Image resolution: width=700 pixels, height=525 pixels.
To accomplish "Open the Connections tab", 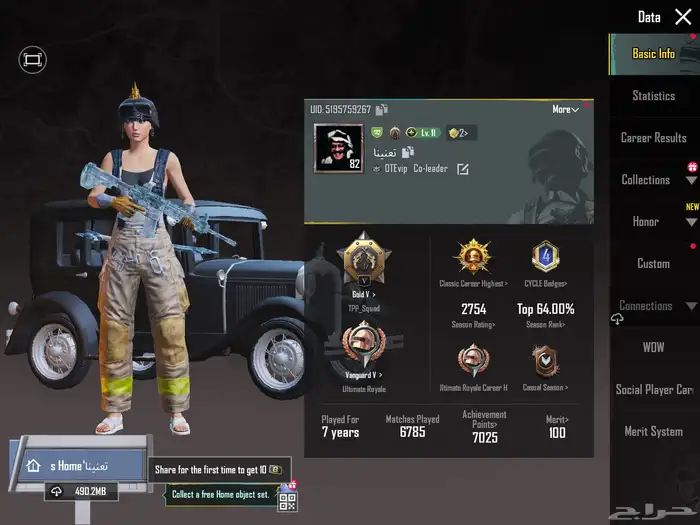I will pyautogui.click(x=646, y=306).
